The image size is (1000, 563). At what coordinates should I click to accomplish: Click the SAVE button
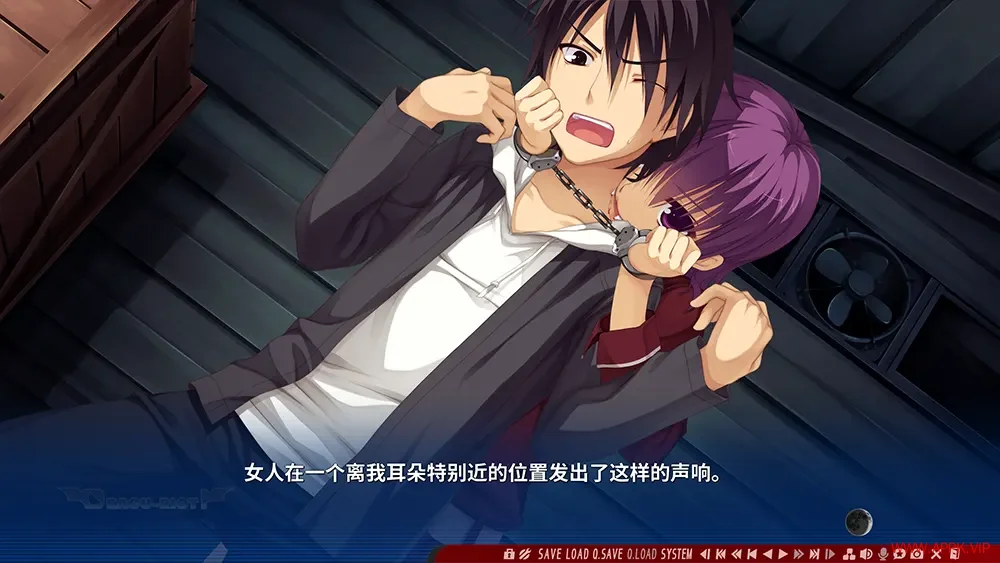pos(549,554)
